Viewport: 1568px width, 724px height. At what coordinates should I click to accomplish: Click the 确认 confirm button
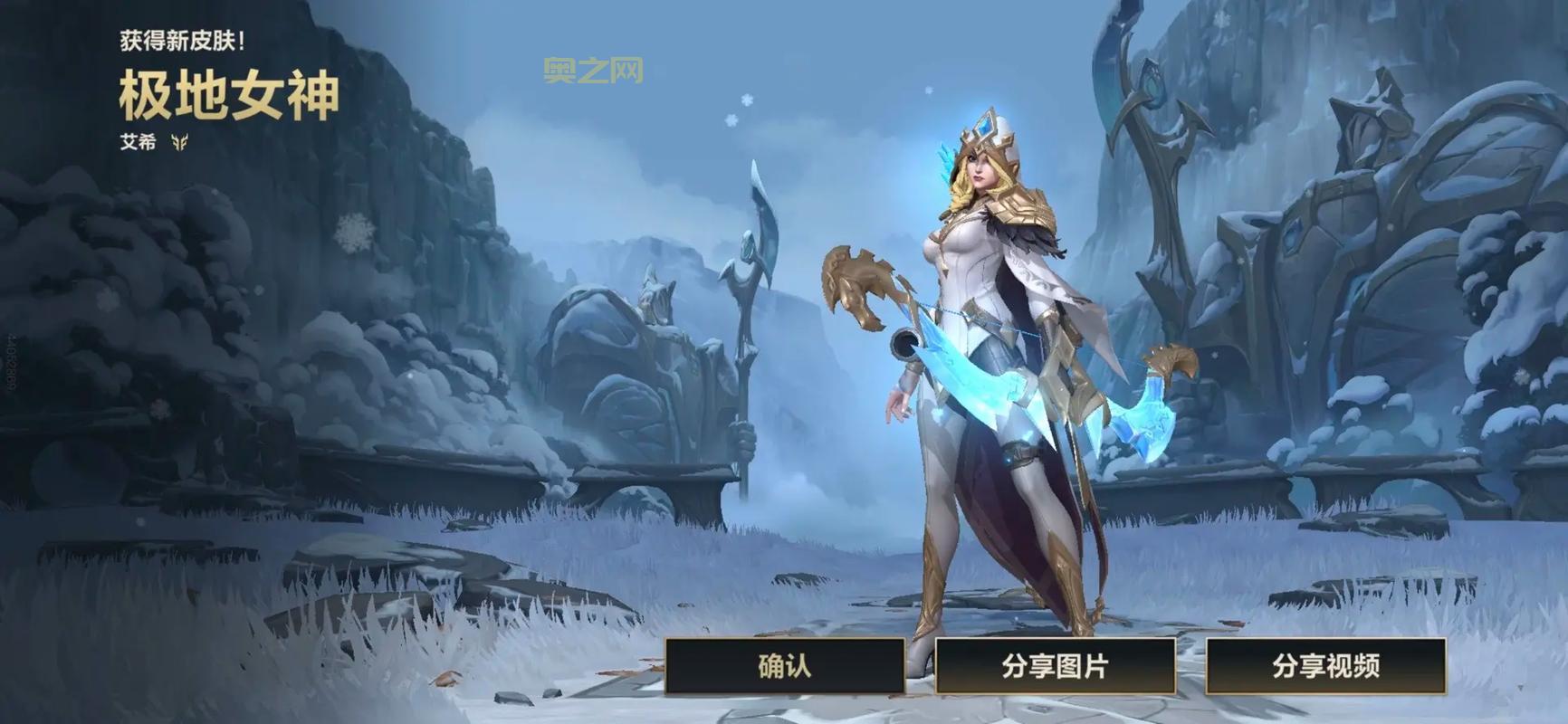click(x=786, y=667)
